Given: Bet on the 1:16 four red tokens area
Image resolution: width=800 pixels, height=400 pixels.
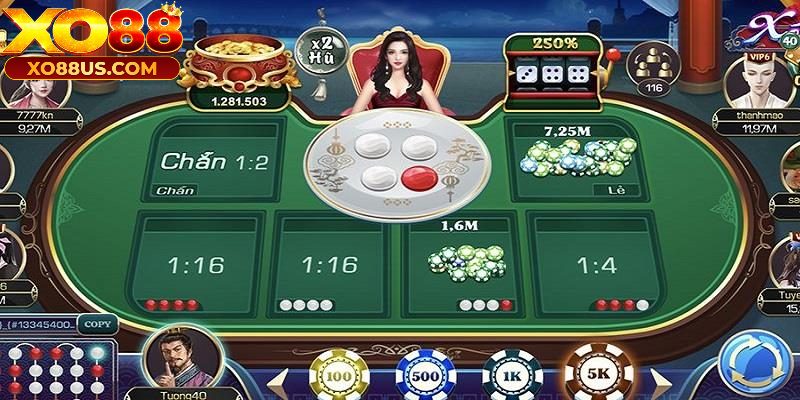Looking at the screenshot, I should coord(197,263).
